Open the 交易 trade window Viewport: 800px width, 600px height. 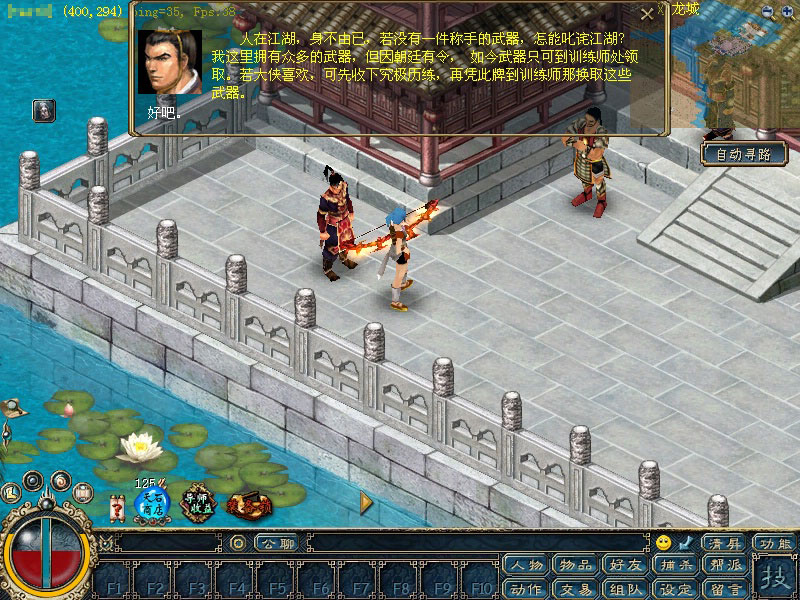[x=577, y=588]
